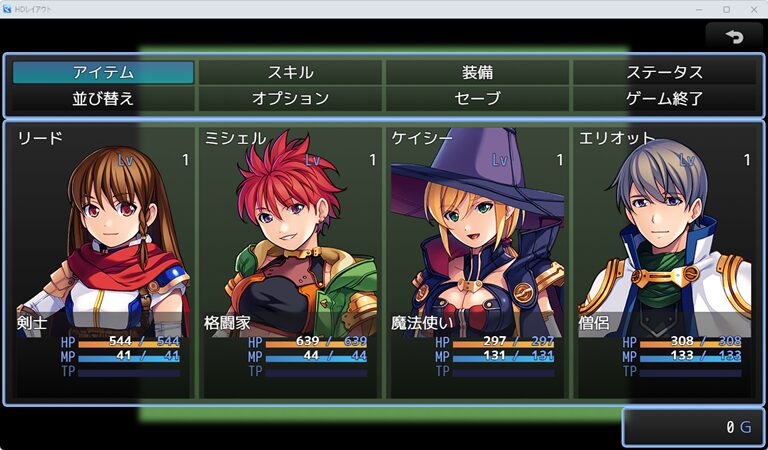Select the スキル (Skill) command
The width and height of the screenshot is (768, 450).
290,72
